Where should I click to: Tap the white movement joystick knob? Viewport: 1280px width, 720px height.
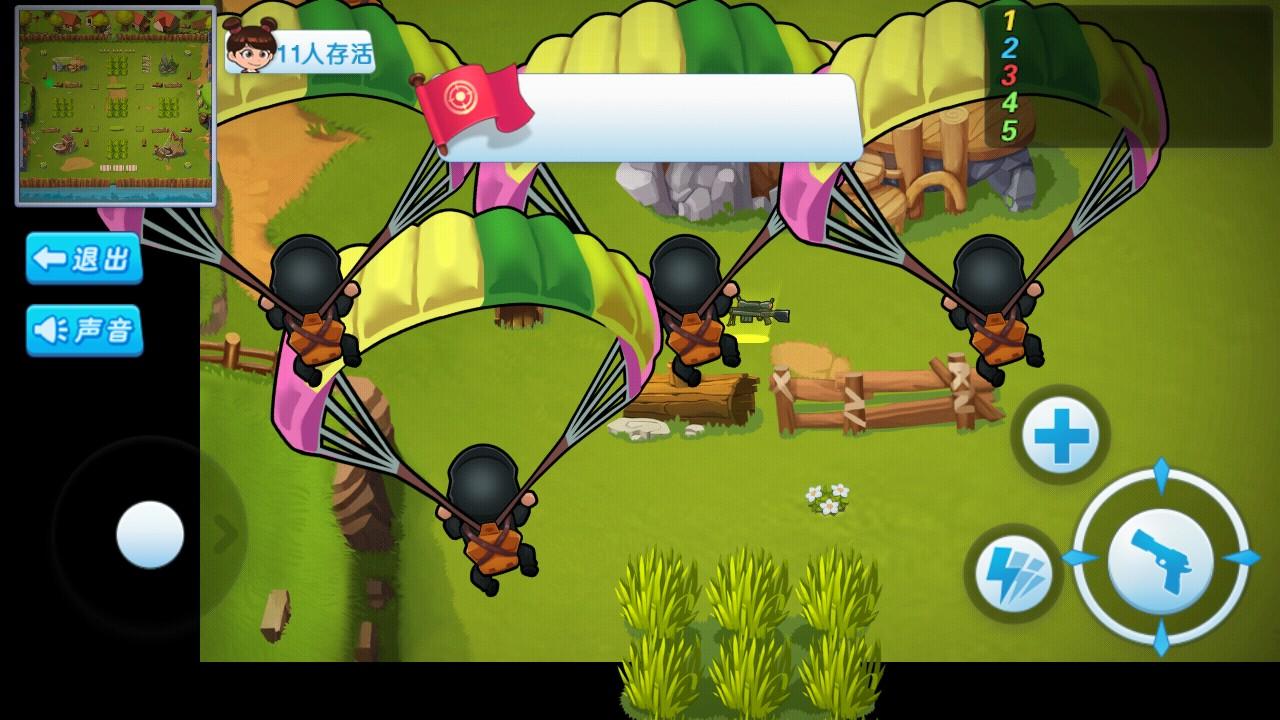(x=150, y=535)
